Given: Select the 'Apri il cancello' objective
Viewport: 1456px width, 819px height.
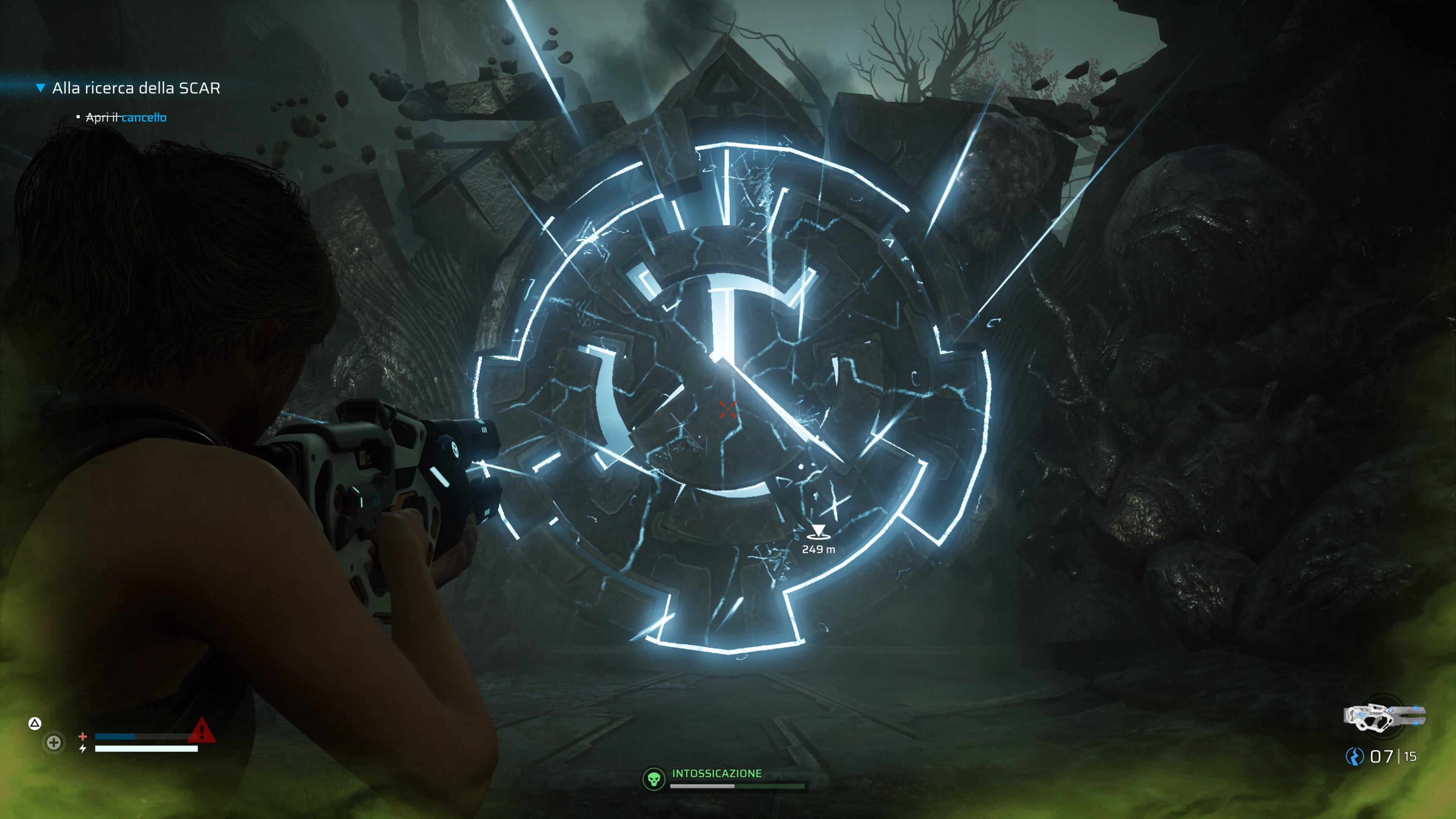Looking at the screenshot, I should pos(126,118).
